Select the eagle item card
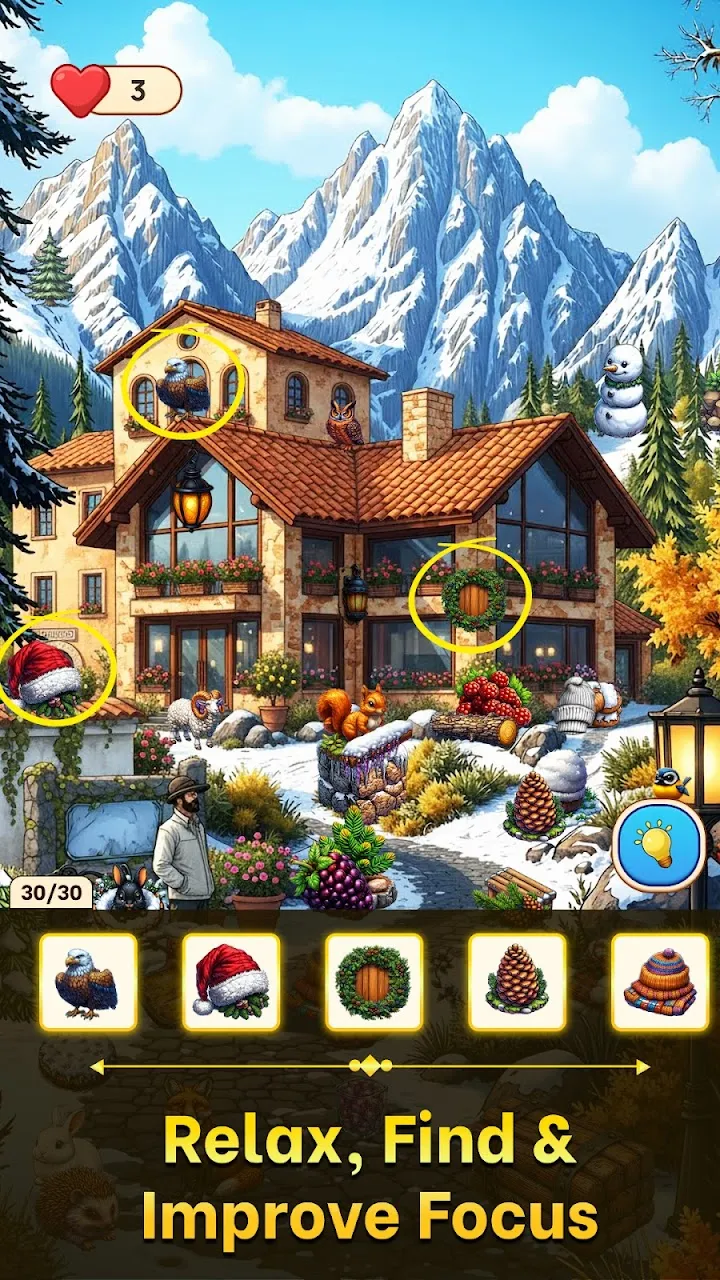This screenshot has width=720, height=1280. (x=88, y=982)
